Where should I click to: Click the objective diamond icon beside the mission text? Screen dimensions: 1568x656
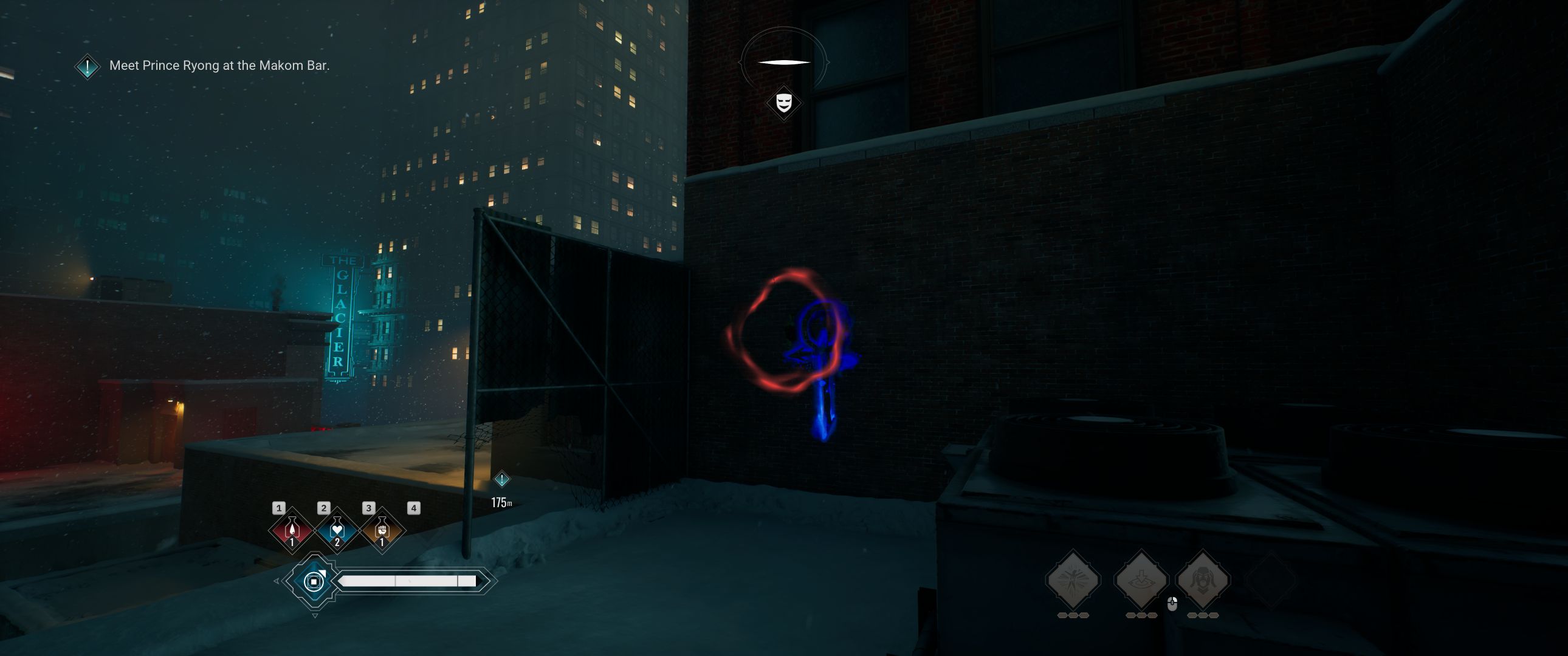[x=87, y=66]
